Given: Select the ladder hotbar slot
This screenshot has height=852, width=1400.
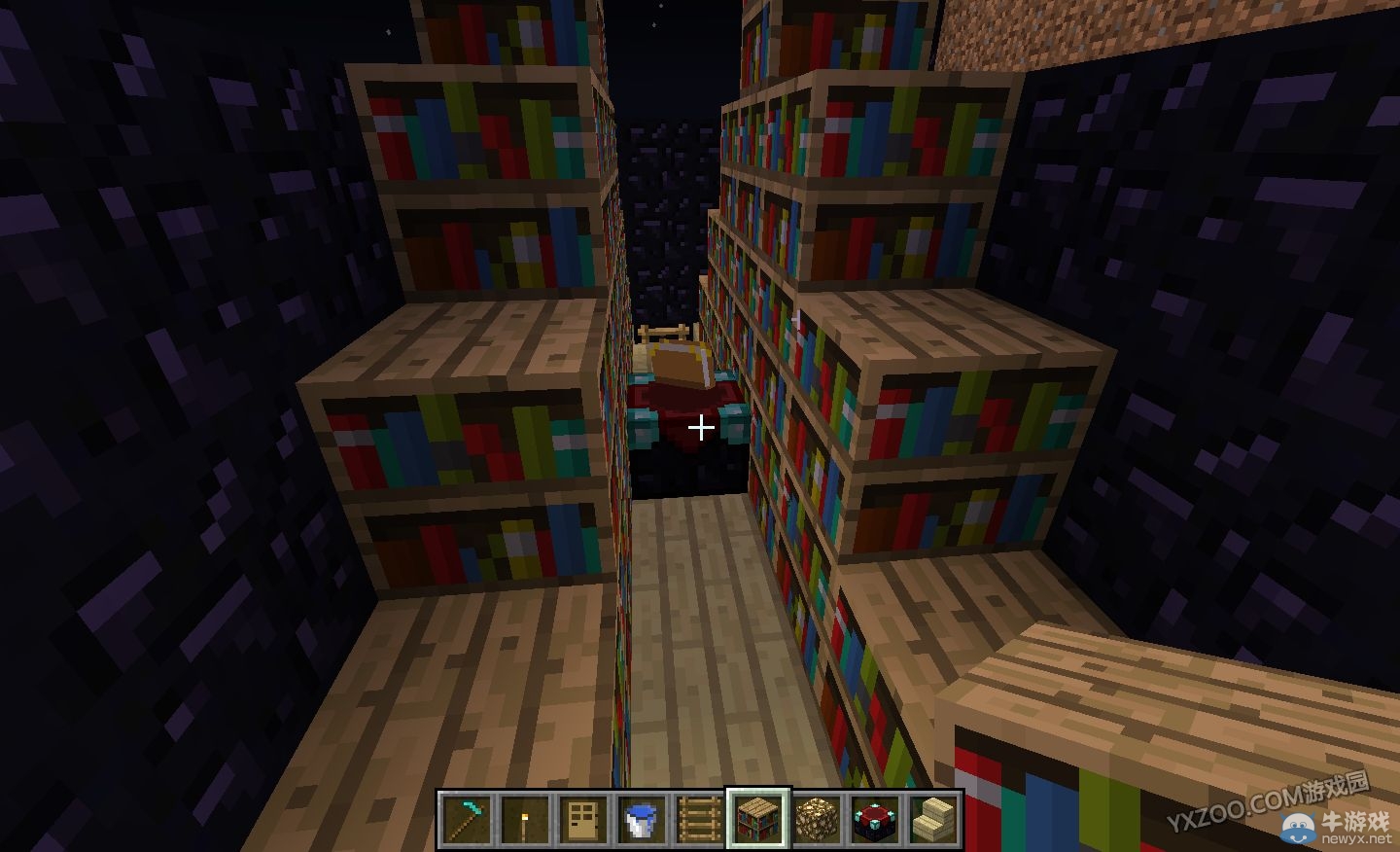Looking at the screenshot, I should pos(700,819).
